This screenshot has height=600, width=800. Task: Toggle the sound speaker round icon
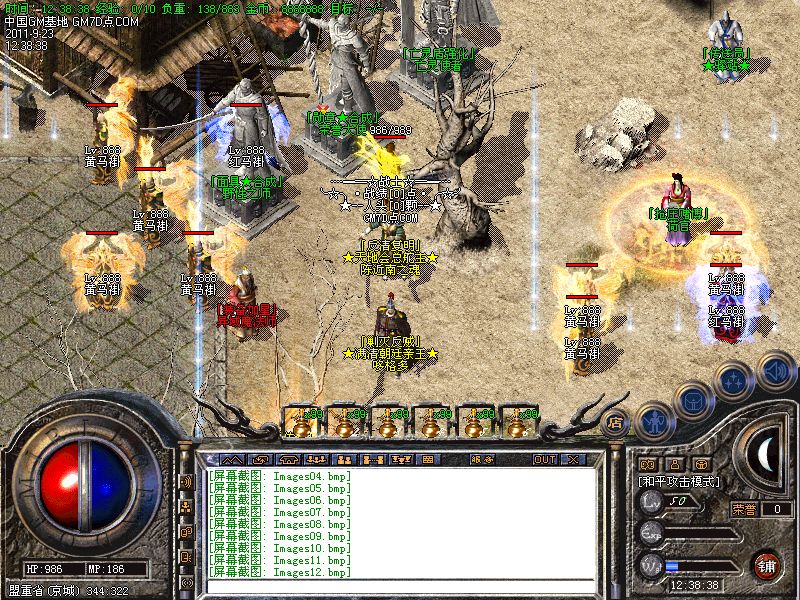[x=775, y=369]
